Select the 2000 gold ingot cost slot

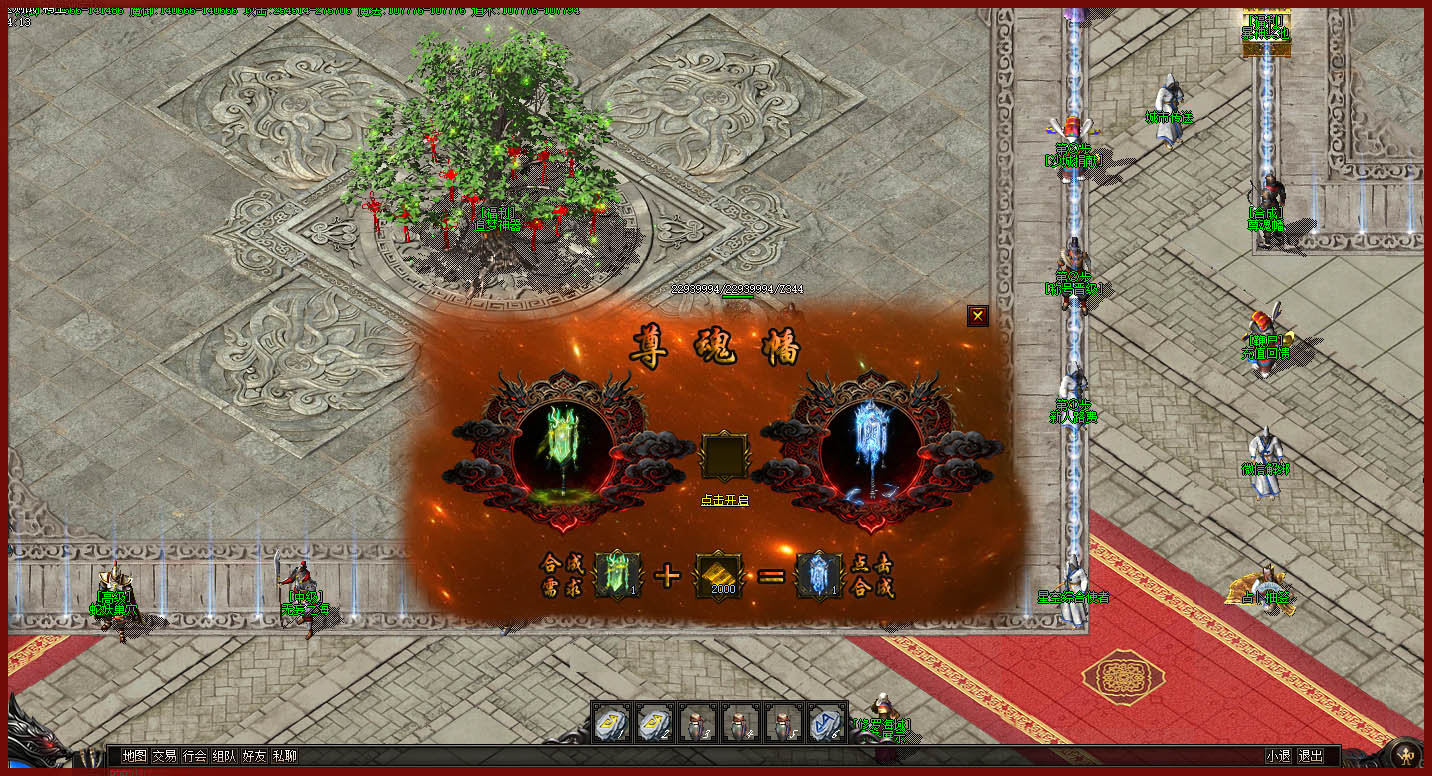tap(721, 575)
